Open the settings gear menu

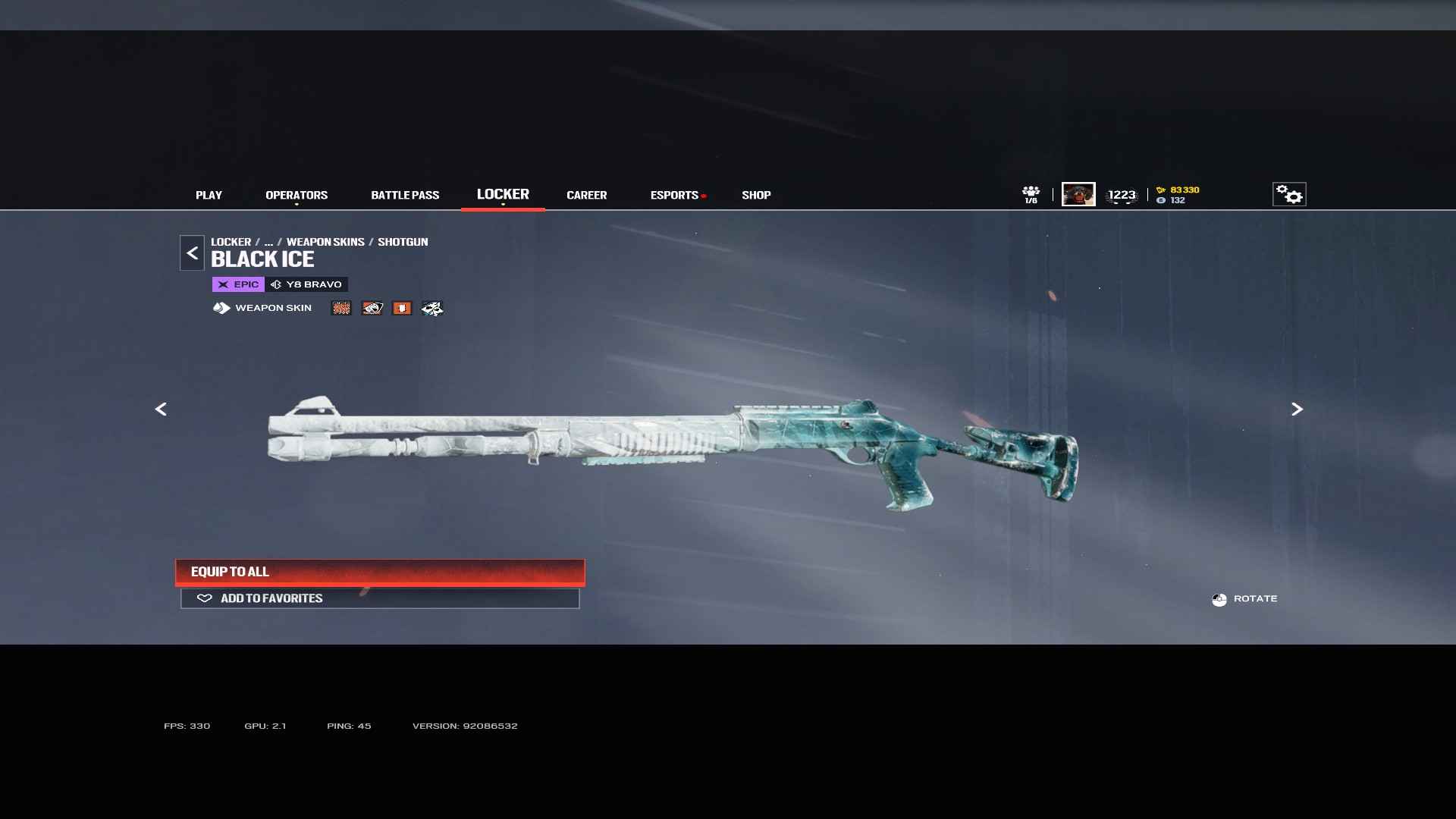(x=1288, y=194)
